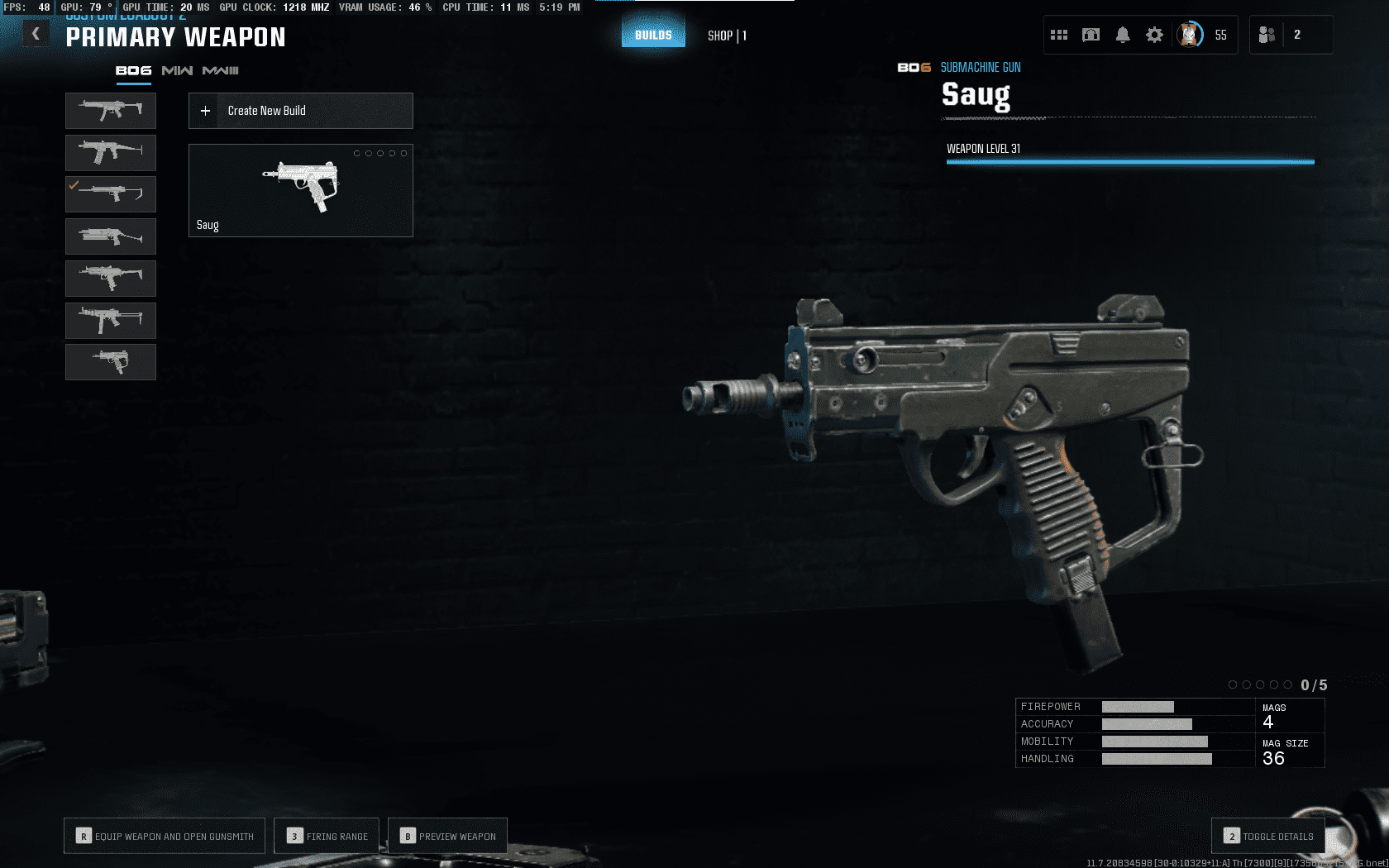Open settings with the gear icon
This screenshot has width=1389, height=868.
[x=1154, y=35]
